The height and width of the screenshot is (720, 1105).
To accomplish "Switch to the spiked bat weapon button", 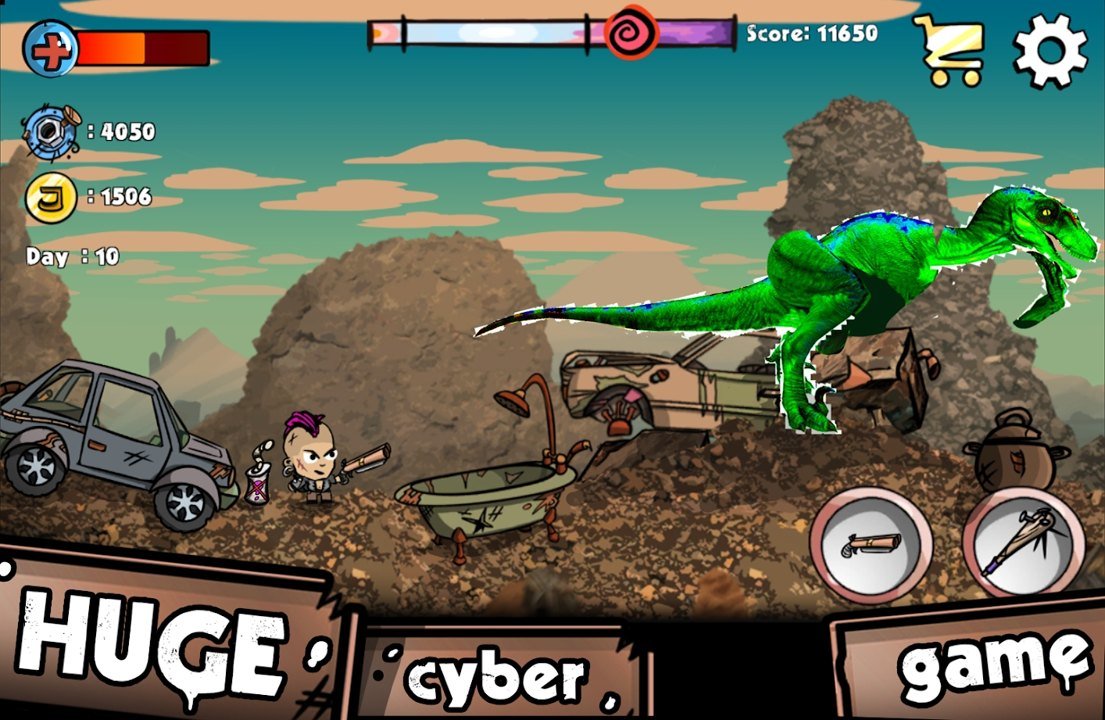I will pyautogui.click(x=1023, y=545).
